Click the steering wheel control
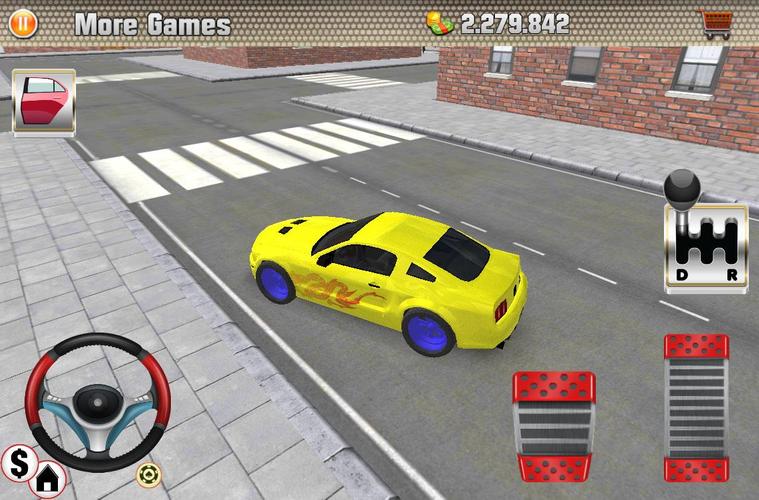This screenshot has height=500, width=759. (x=97, y=401)
